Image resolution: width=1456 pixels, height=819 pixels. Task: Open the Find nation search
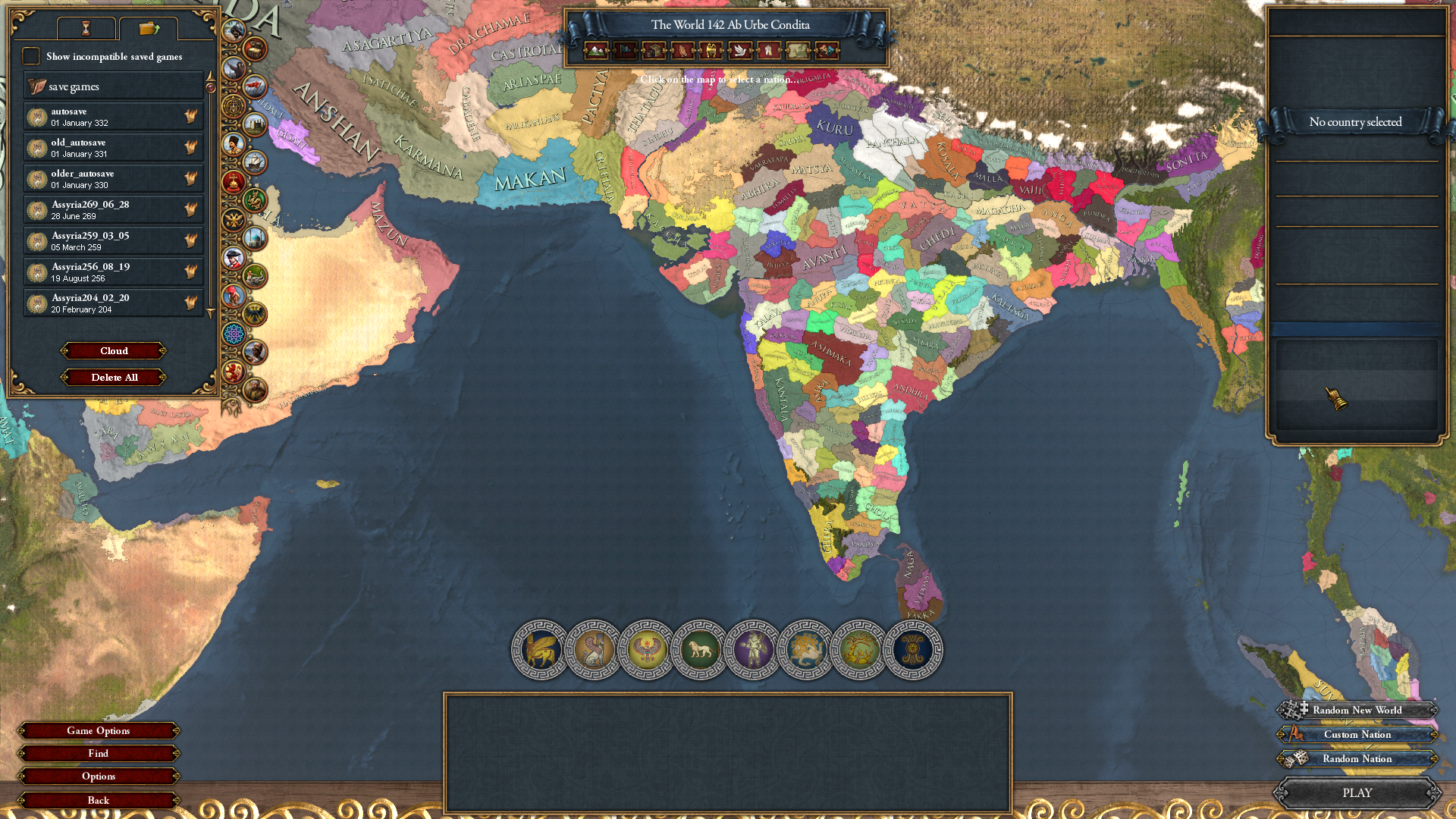click(99, 754)
